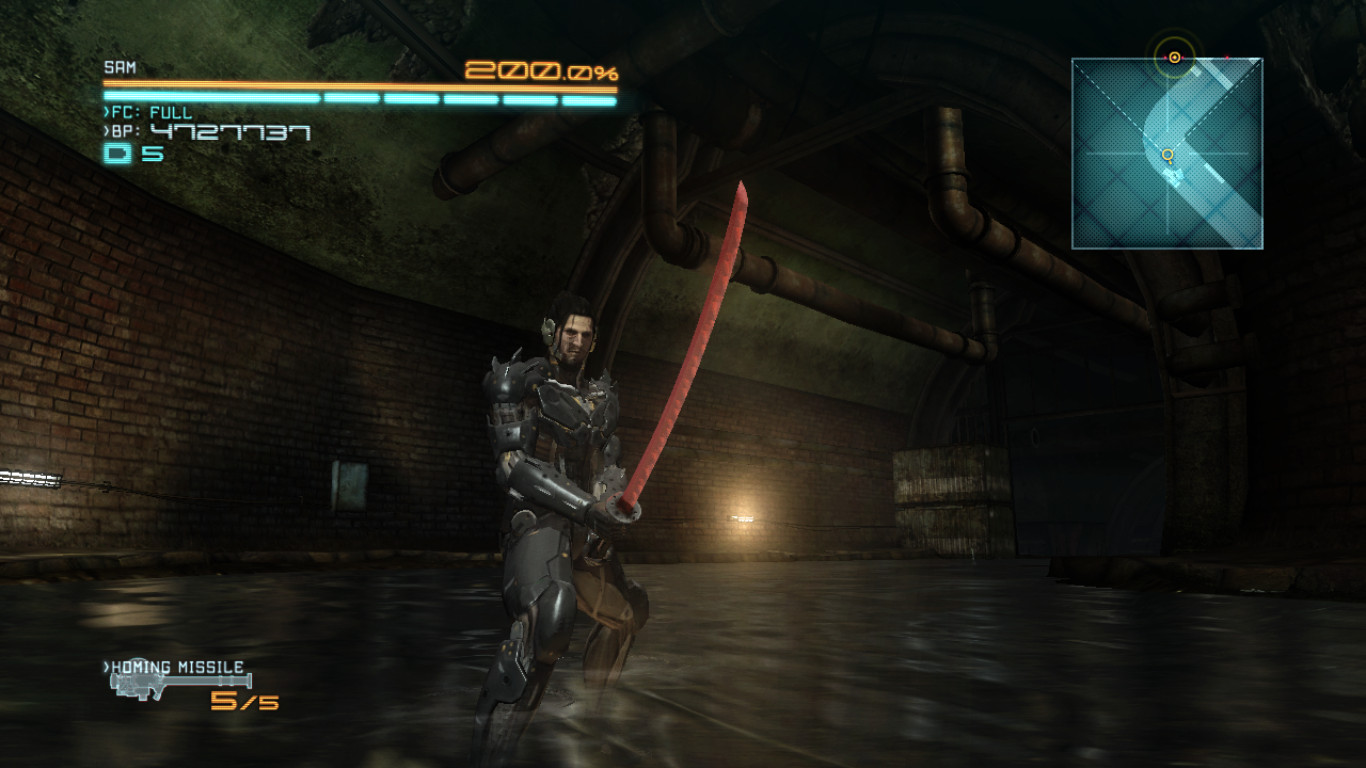Screen dimensions: 1366x768
Task: Expand the FC status line chevron
Action: coord(106,113)
